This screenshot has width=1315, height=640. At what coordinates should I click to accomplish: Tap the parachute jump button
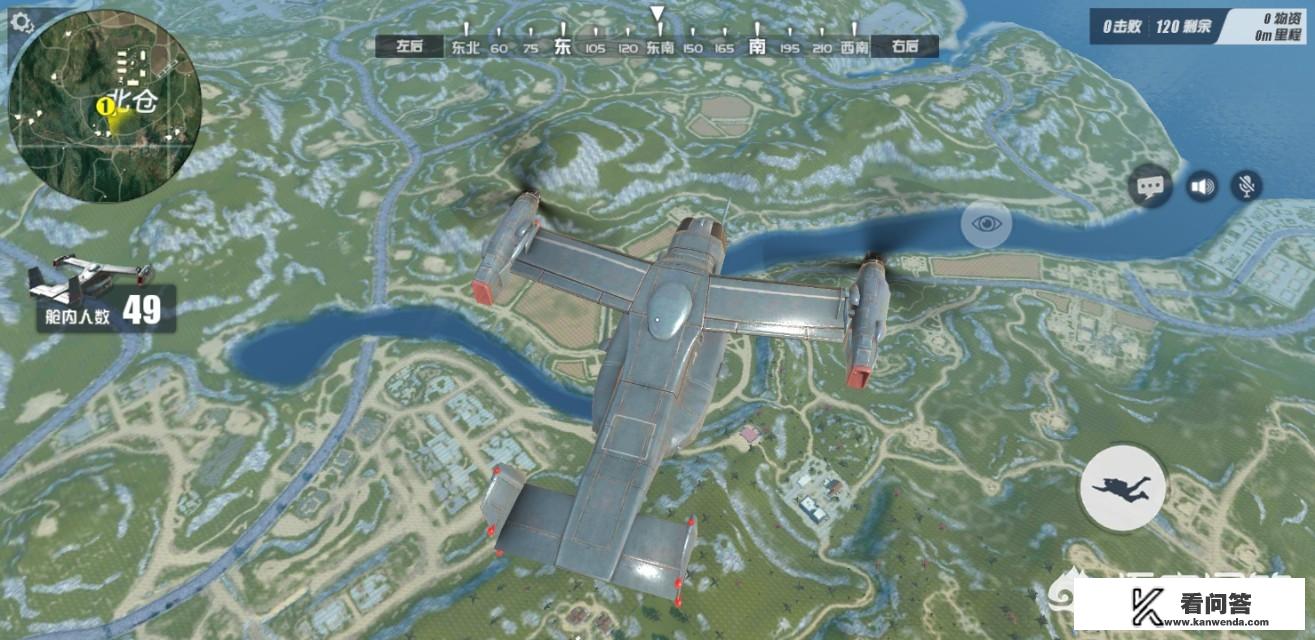[1122, 487]
